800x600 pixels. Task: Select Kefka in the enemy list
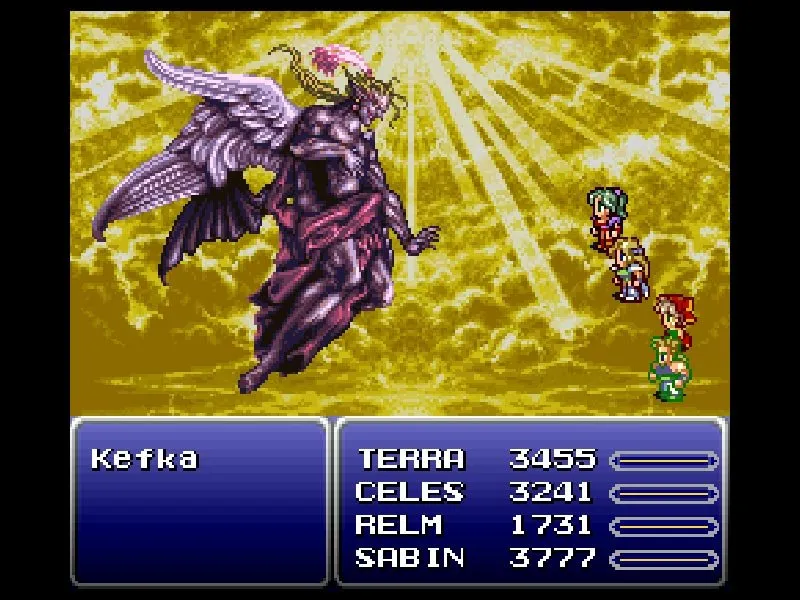pos(145,460)
